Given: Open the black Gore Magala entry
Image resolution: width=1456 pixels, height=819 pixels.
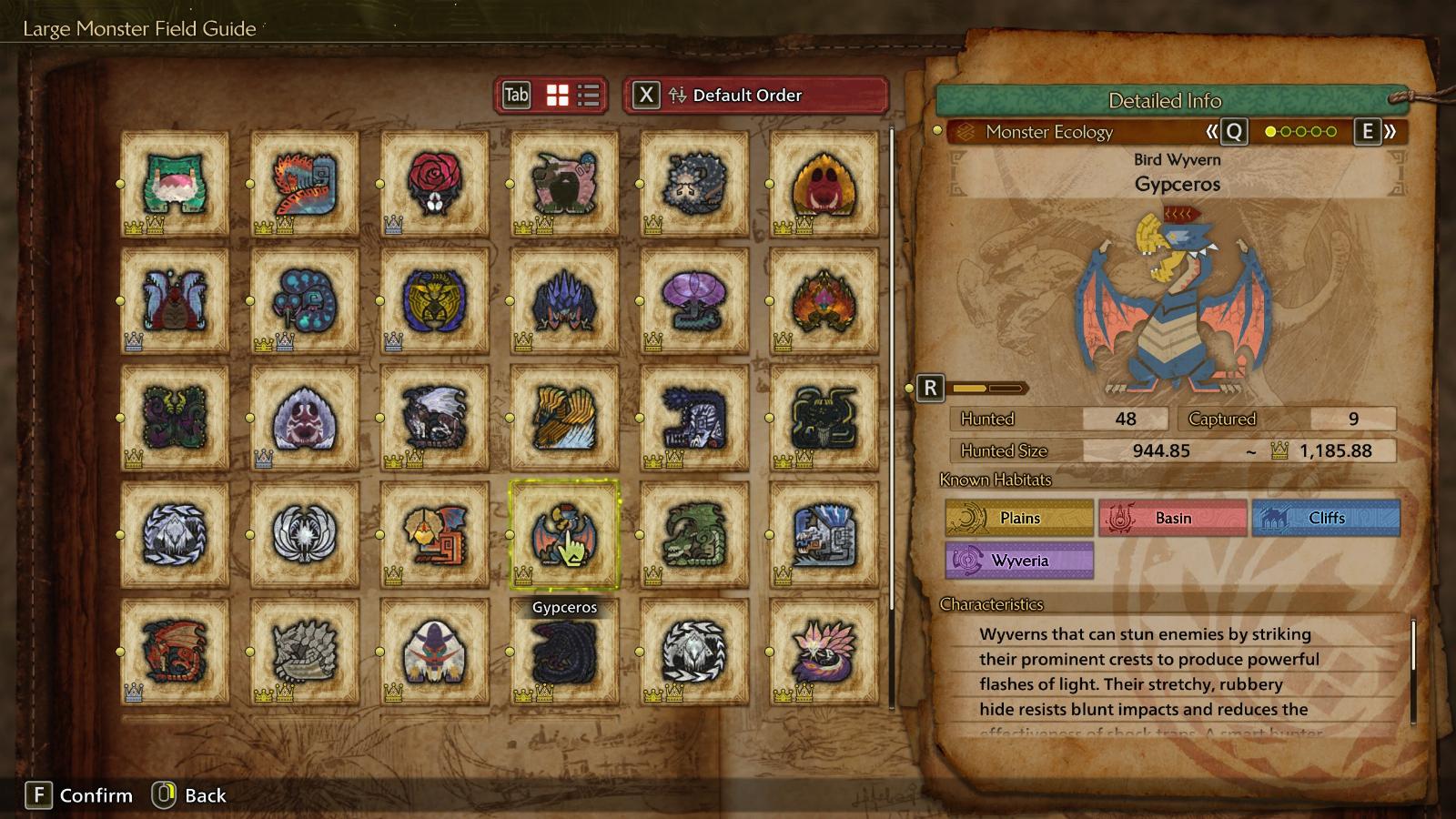Looking at the screenshot, I should pyautogui.click(x=564, y=651).
